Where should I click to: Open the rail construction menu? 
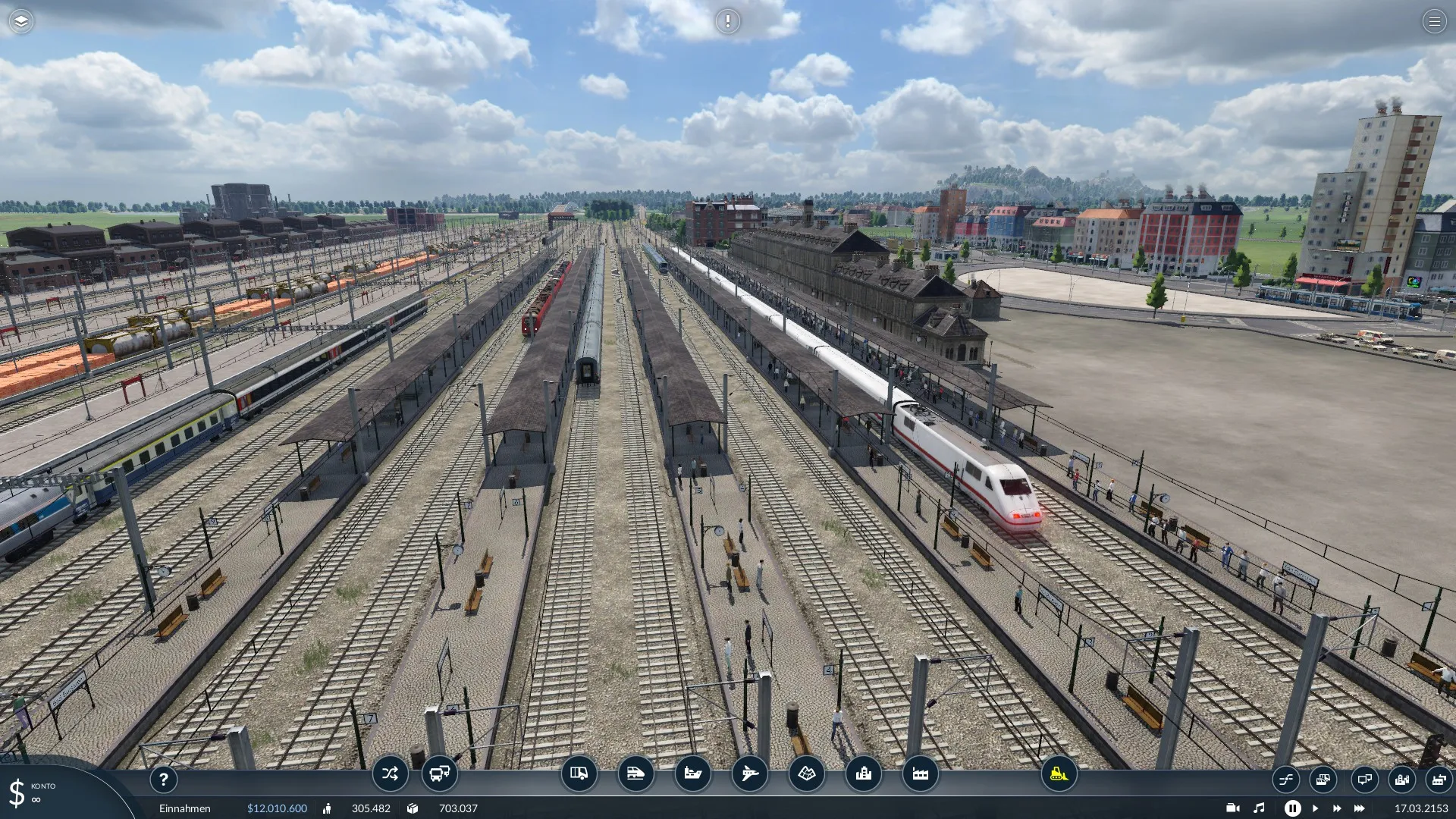coord(635,773)
